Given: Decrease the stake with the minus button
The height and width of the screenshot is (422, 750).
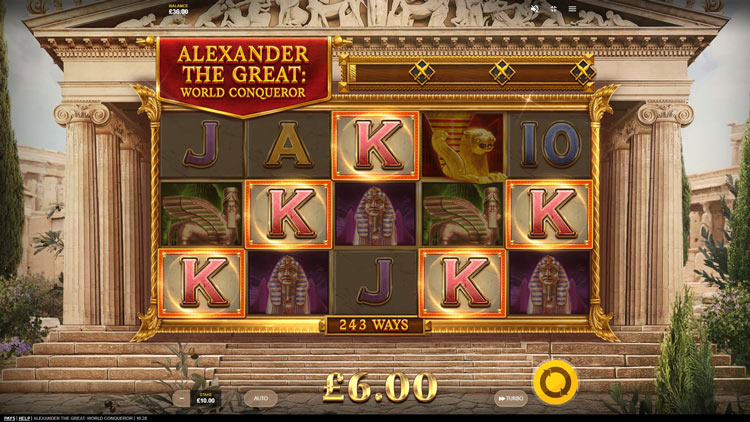Looking at the screenshot, I should pyautogui.click(x=181, y=398).
